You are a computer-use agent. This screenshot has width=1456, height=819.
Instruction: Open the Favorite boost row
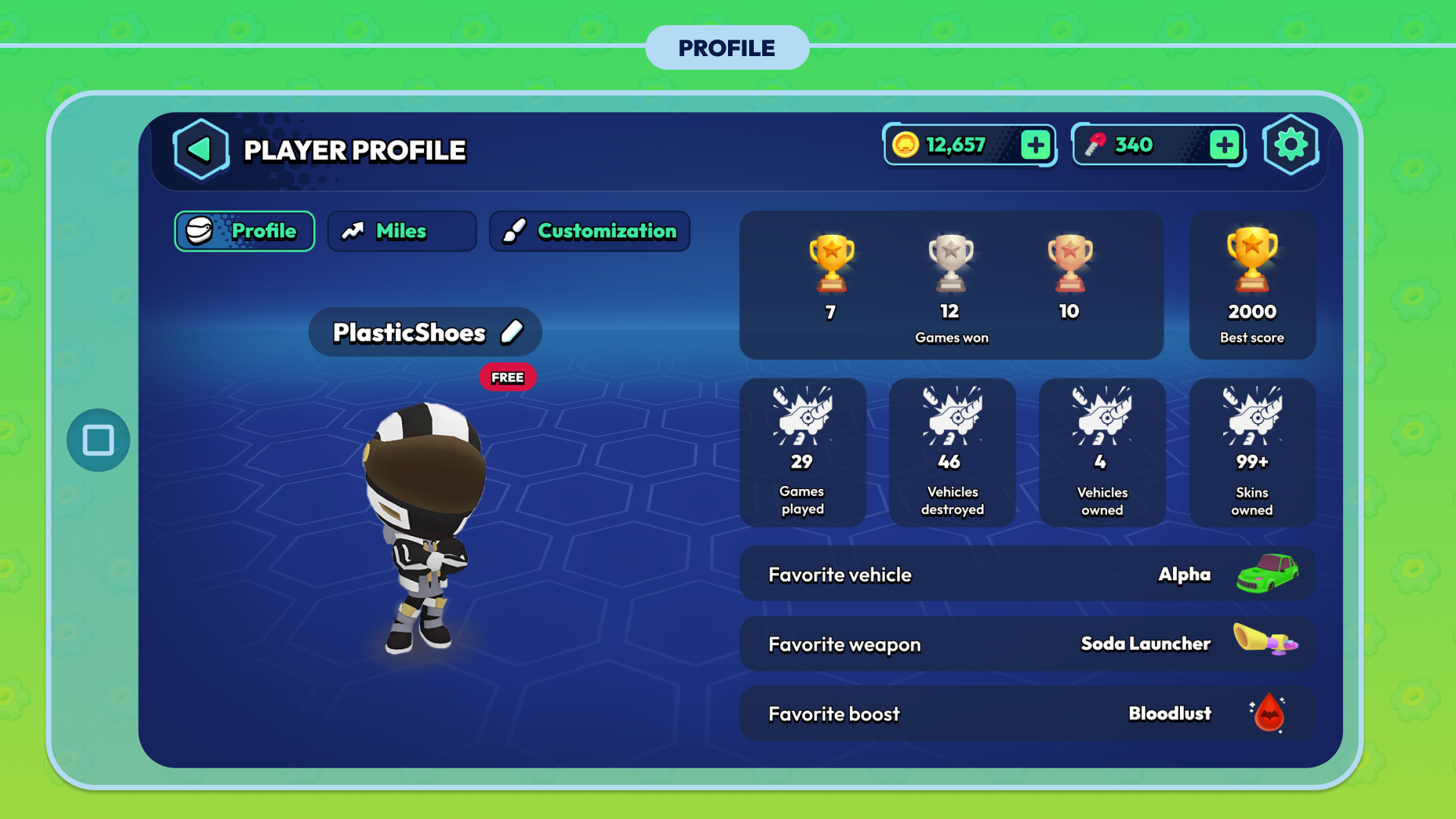1027,714
